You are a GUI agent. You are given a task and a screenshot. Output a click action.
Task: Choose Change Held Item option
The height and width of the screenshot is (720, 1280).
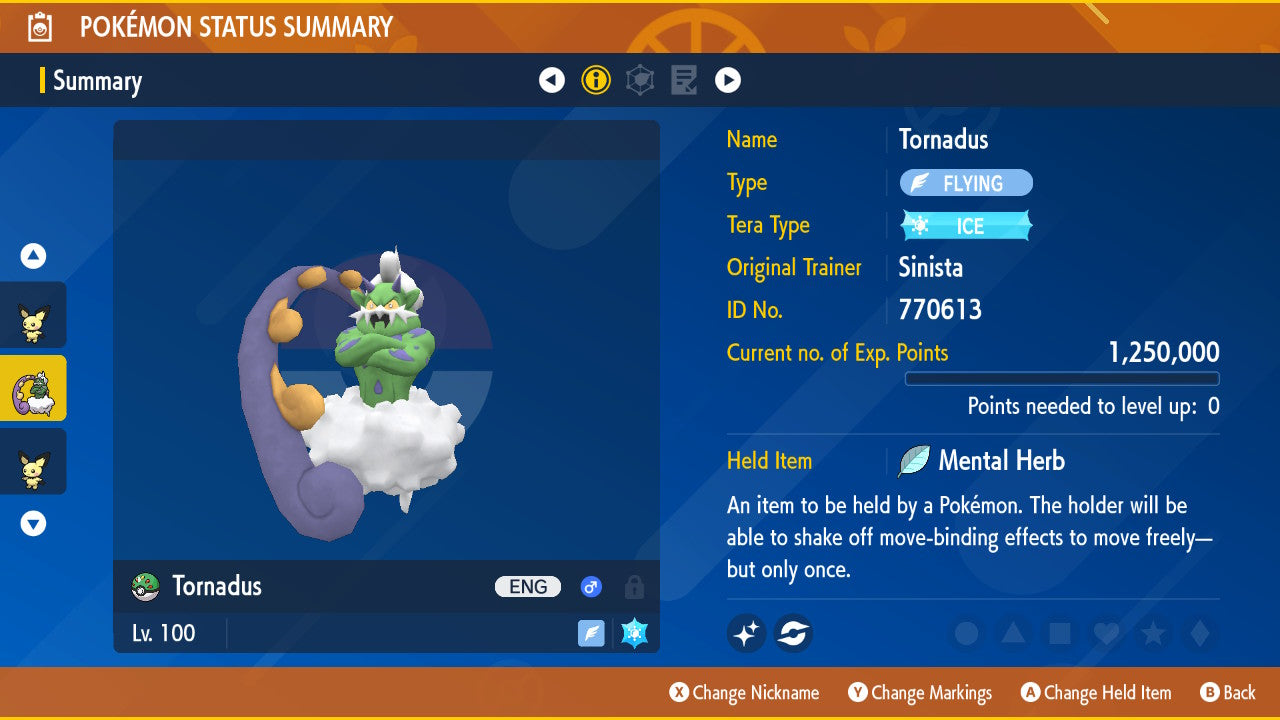pyautogui.click(x=1095, y=692)
